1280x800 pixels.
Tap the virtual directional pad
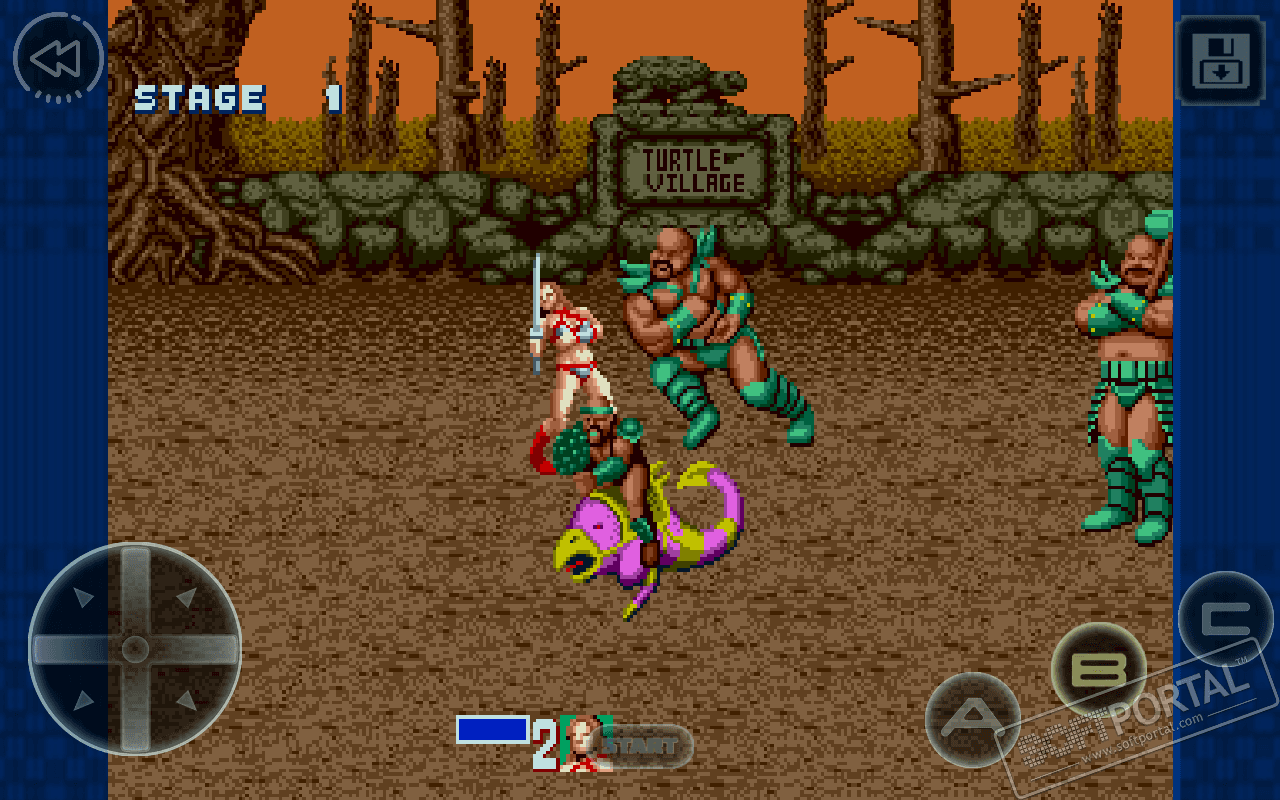coord(135,649)
